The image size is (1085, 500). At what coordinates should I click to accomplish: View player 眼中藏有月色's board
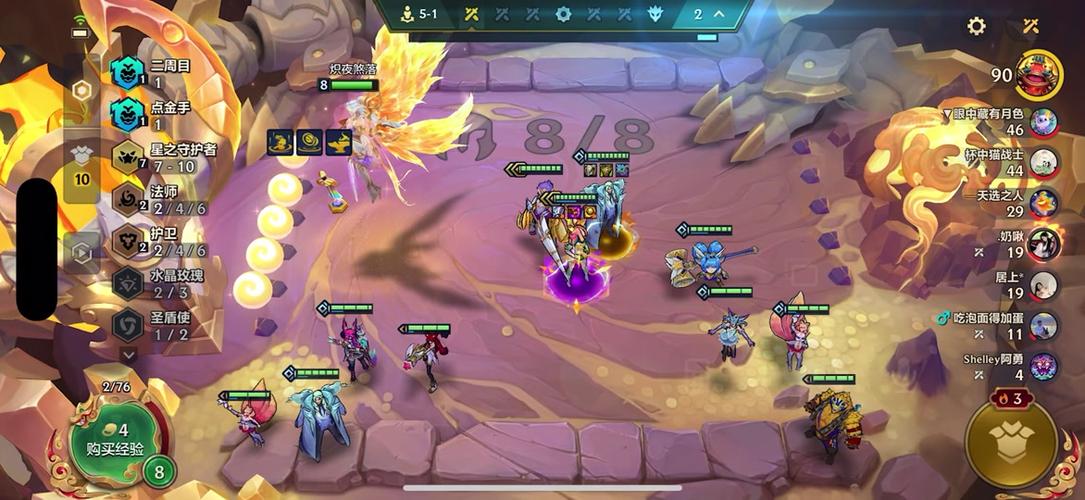point(1043,121)
